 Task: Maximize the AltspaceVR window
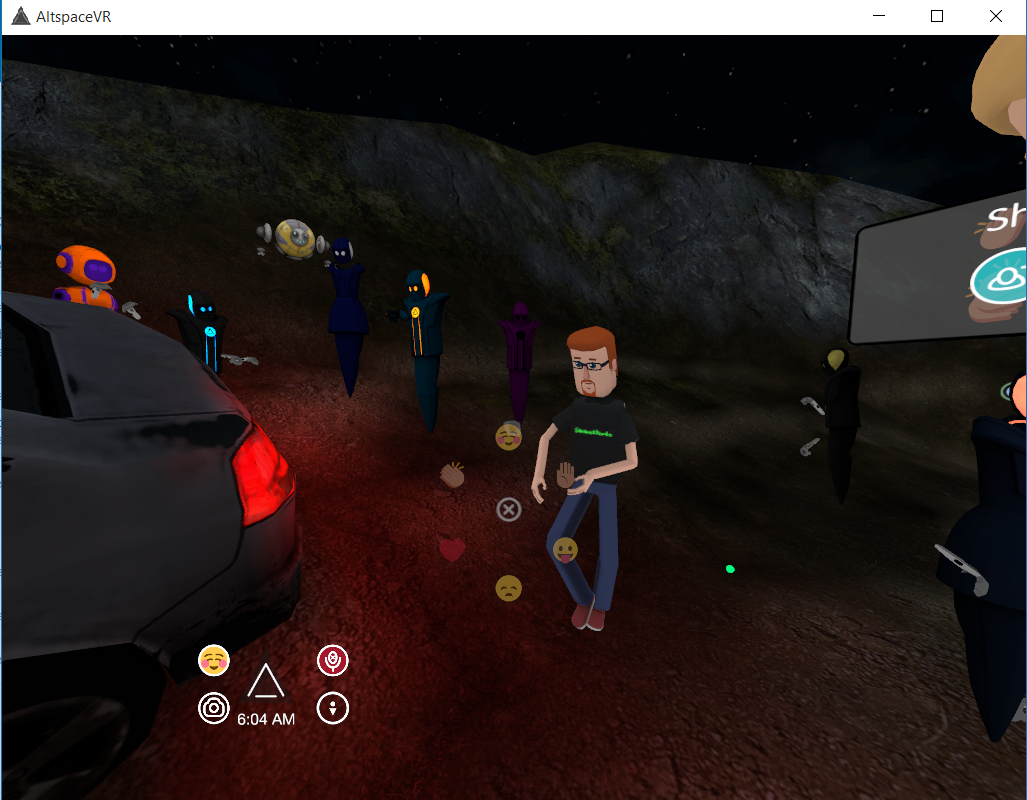coord(937,16)
